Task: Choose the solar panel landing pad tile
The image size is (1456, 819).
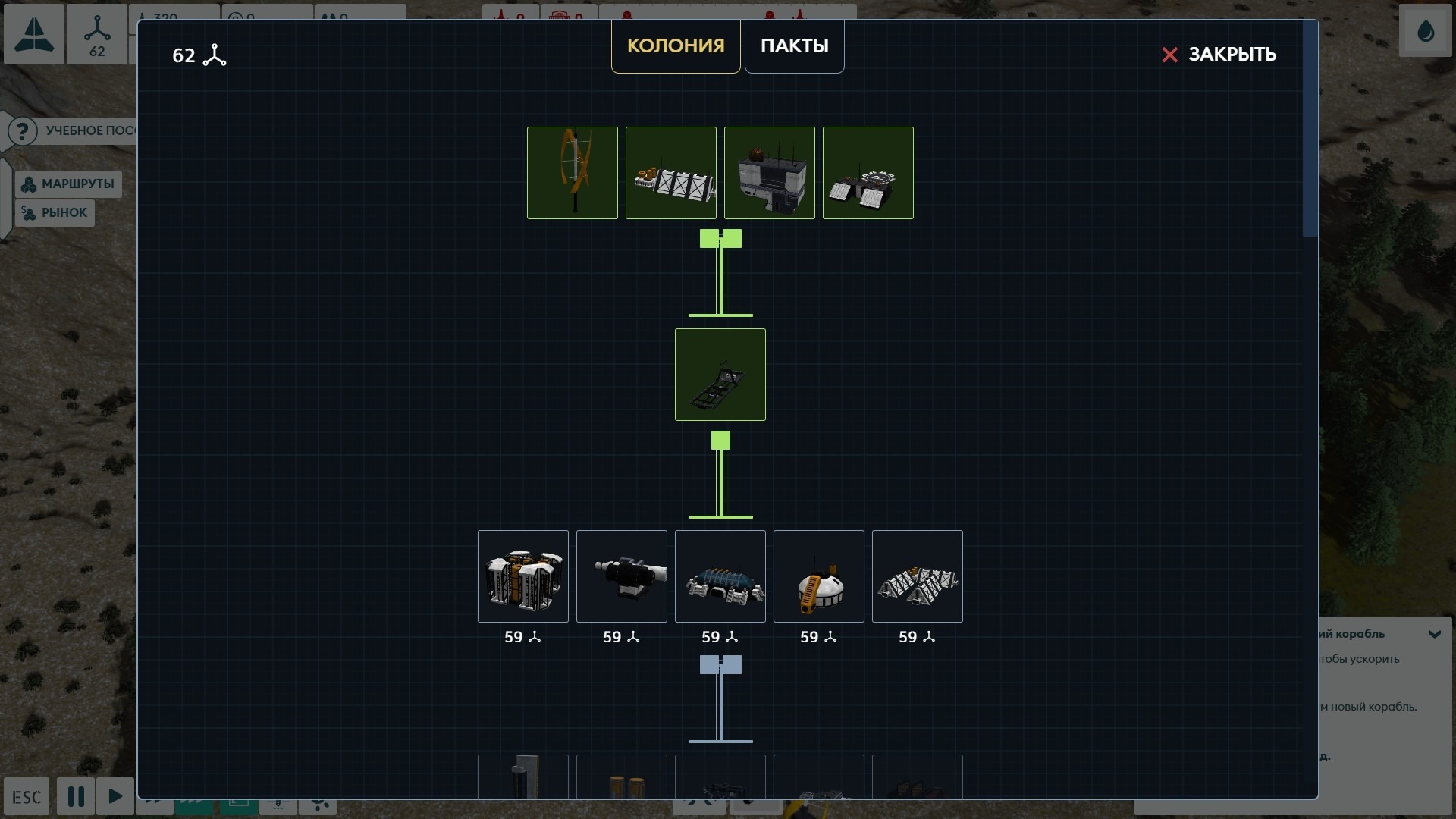Action: coord(868,173)
